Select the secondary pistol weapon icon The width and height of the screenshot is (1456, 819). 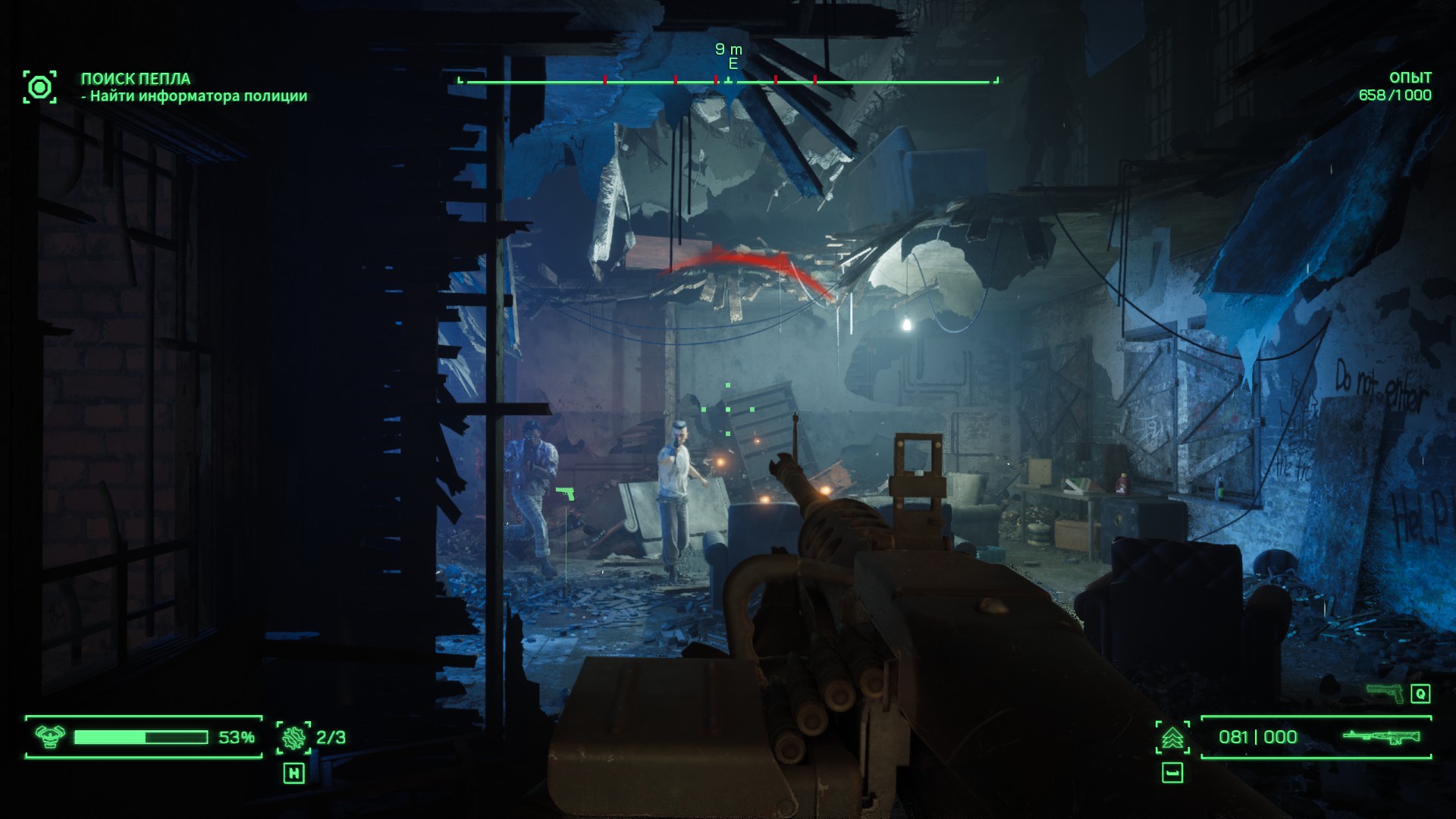1385,692
